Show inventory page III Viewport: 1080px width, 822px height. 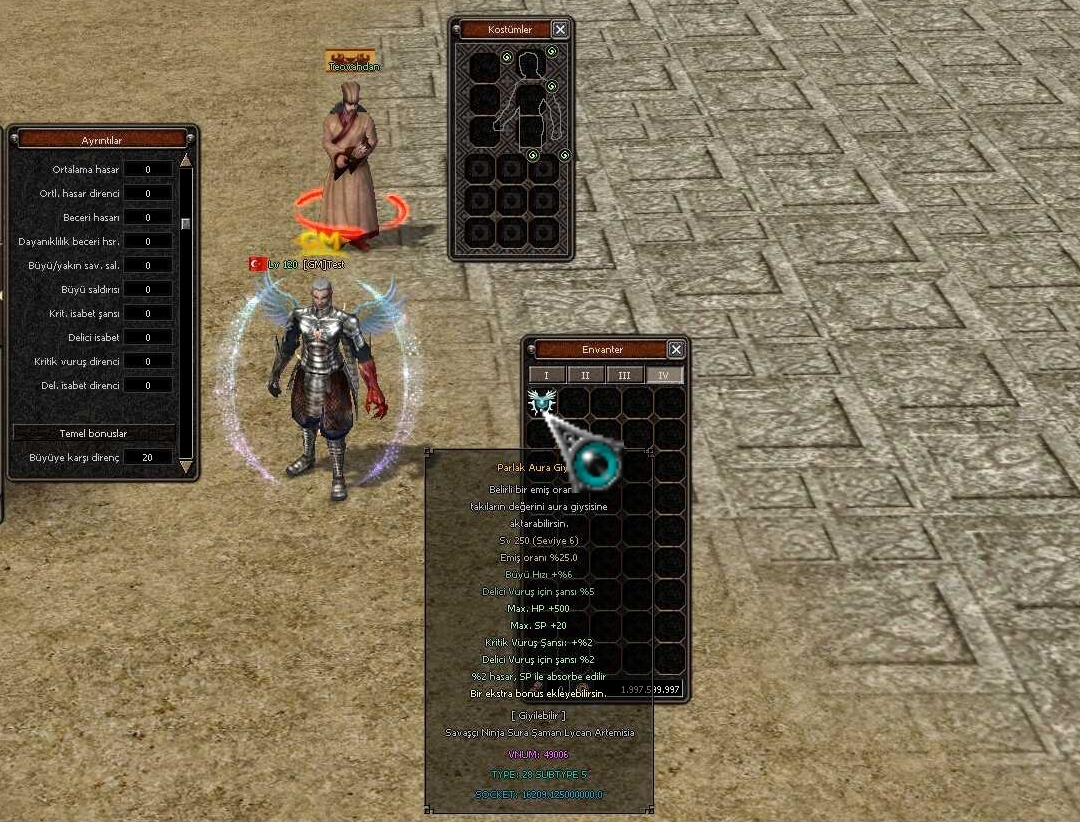coord(625,375)
